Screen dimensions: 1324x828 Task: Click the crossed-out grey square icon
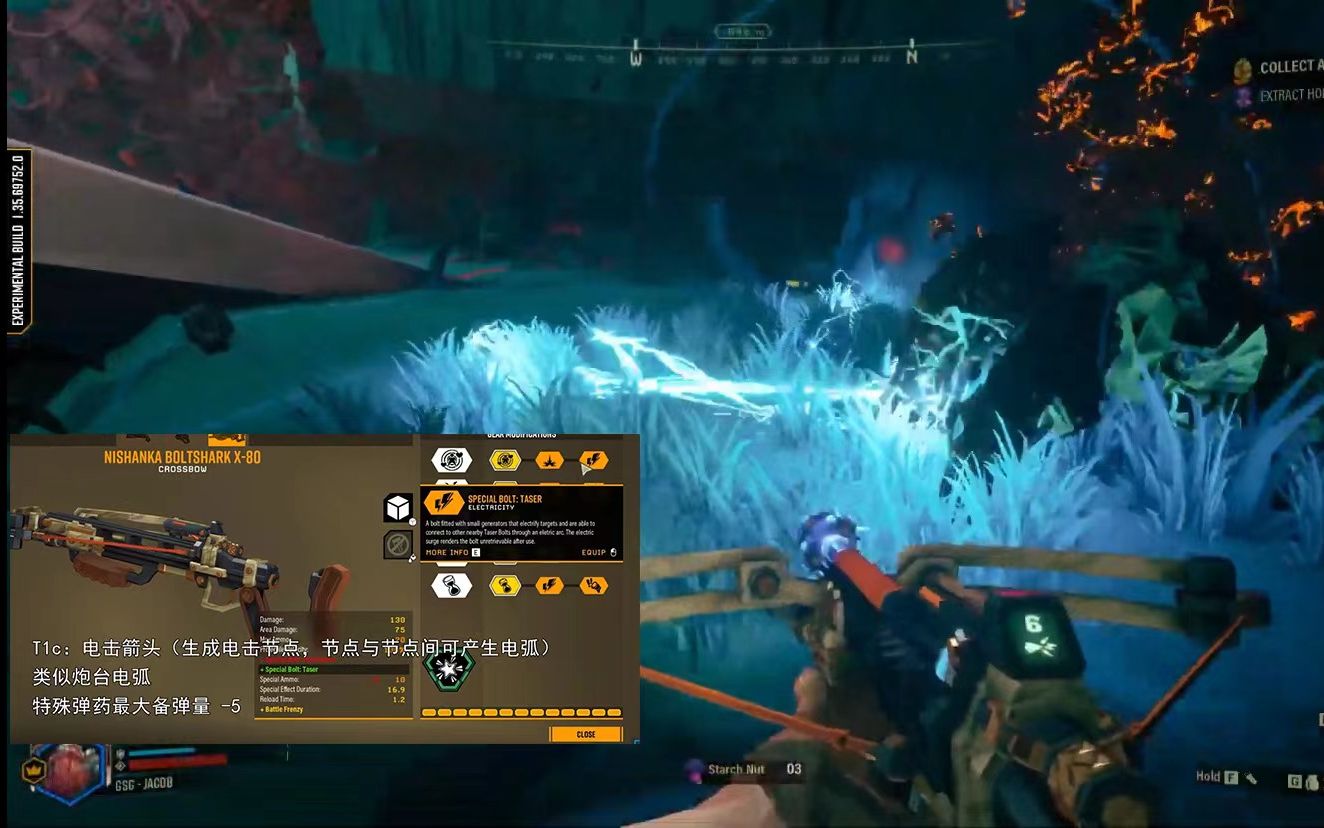(398, 545)
